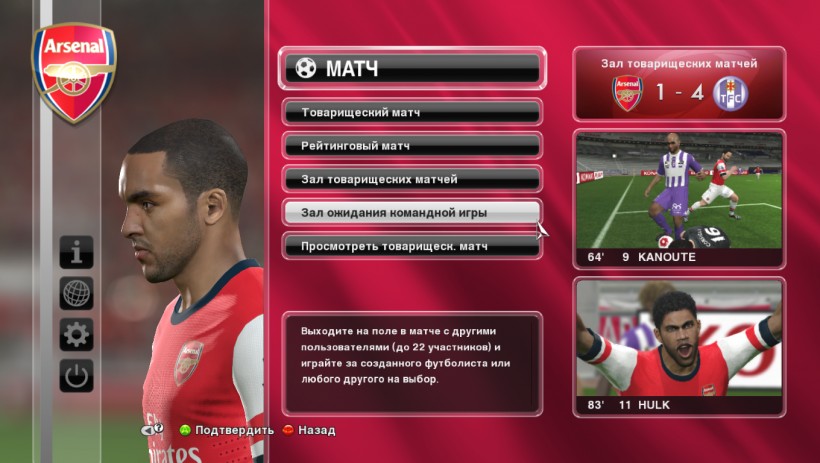This screenshot has height=463, width=820.
Task: Click the globe network icon
Action: click(x=76, y=294)
